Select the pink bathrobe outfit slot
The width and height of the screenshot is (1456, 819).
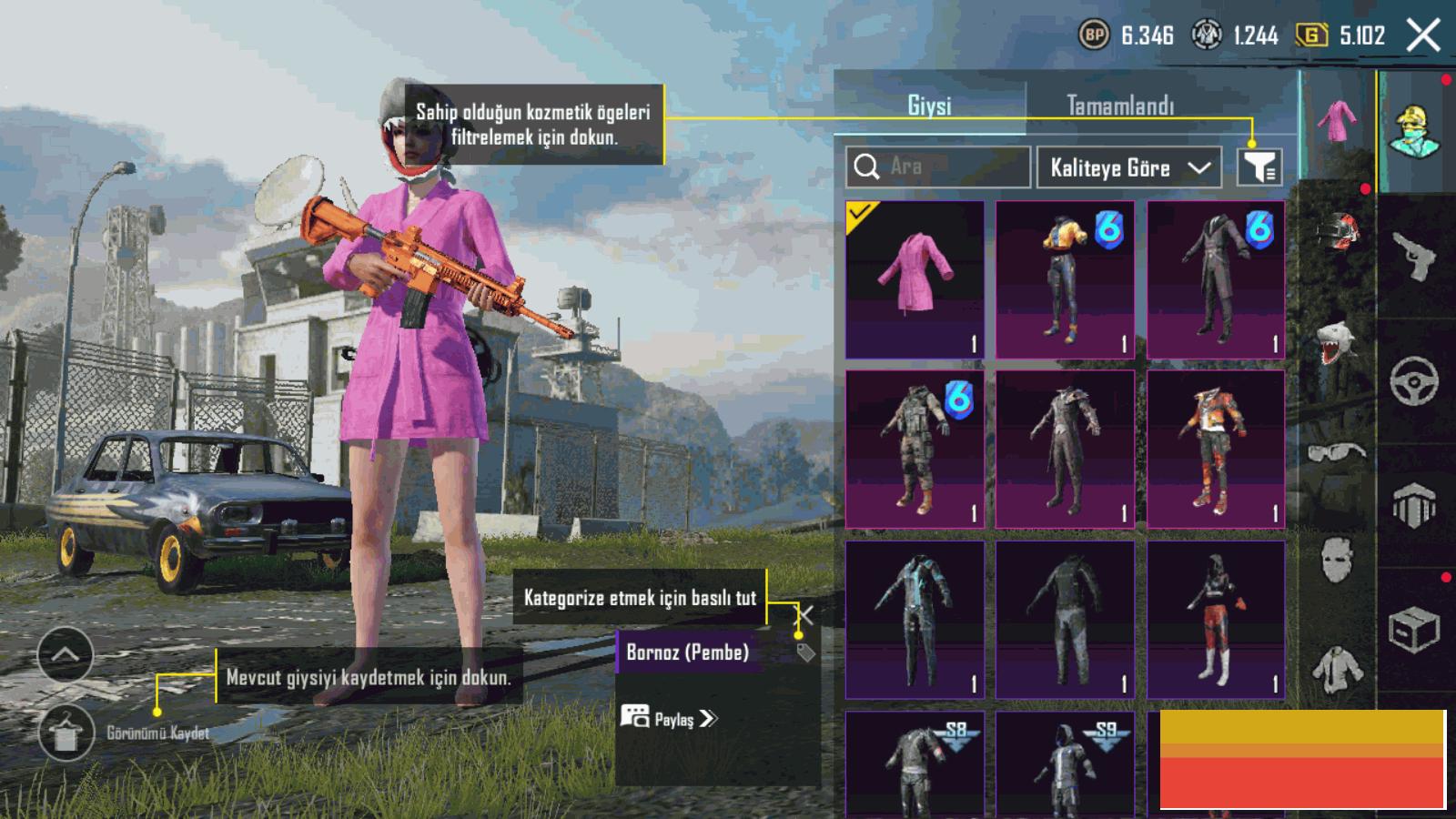(915, 279)
